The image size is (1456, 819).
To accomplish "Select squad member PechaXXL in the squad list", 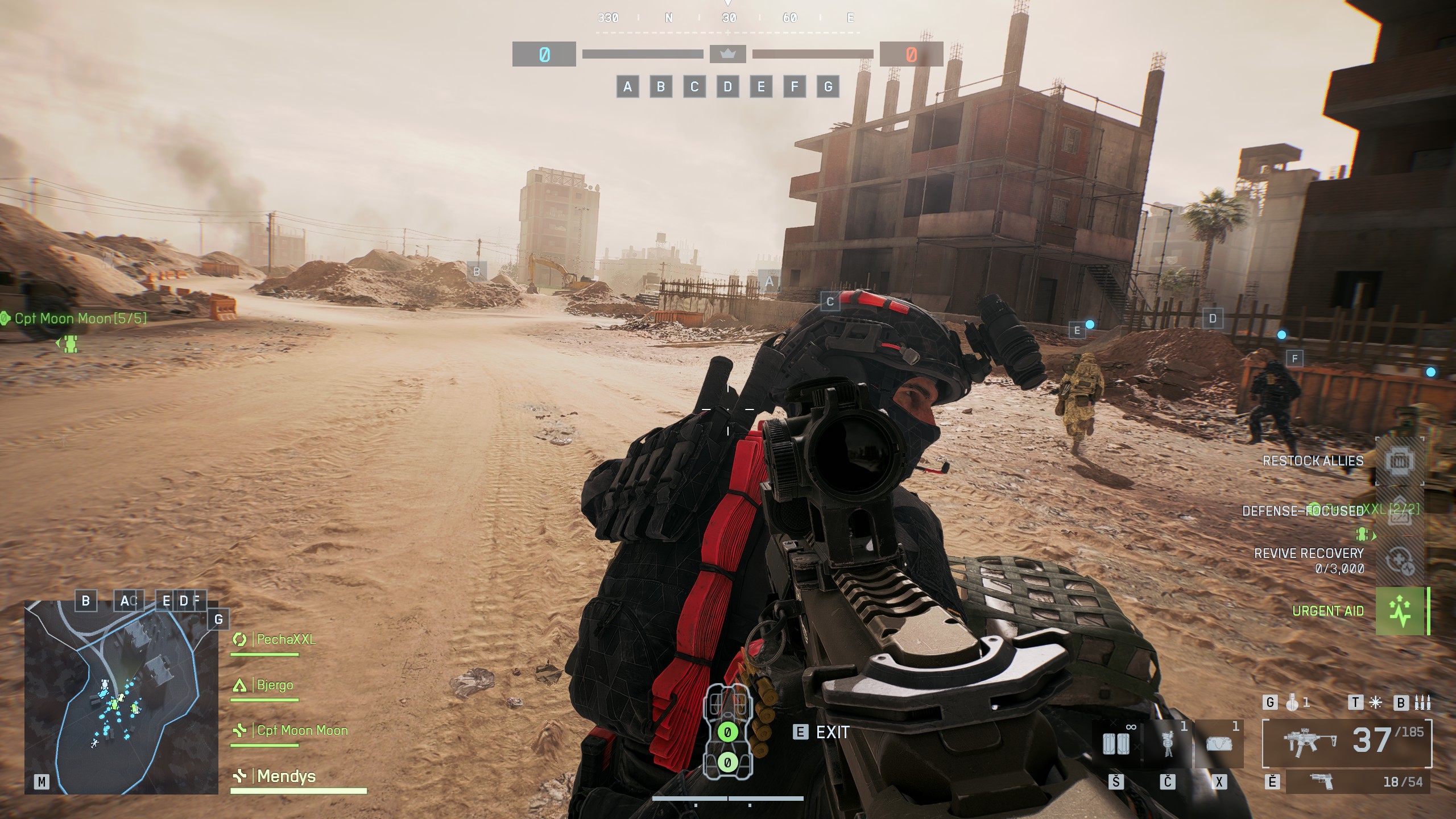I will (286, 639).
